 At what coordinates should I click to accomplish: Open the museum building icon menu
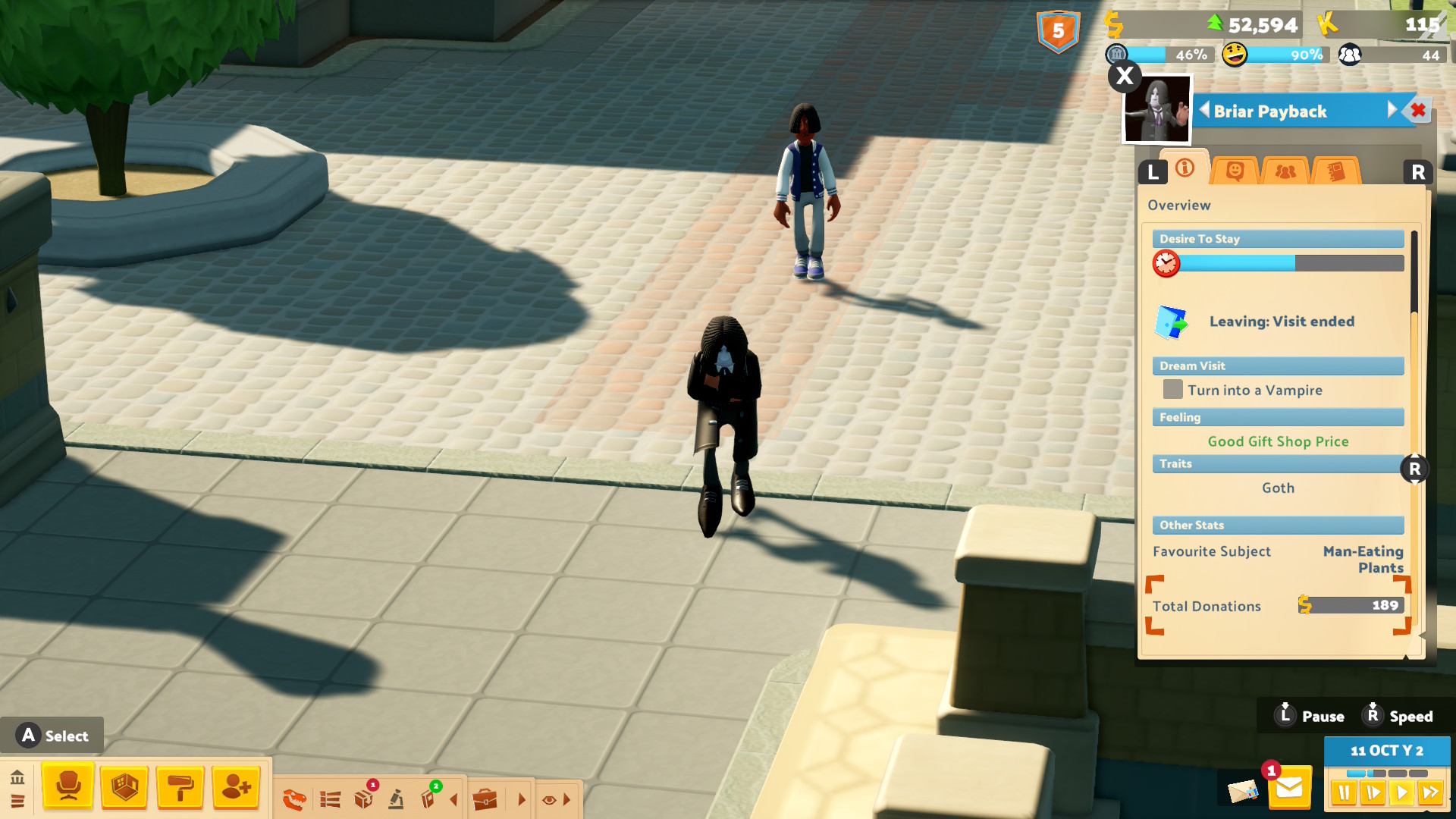17,777
